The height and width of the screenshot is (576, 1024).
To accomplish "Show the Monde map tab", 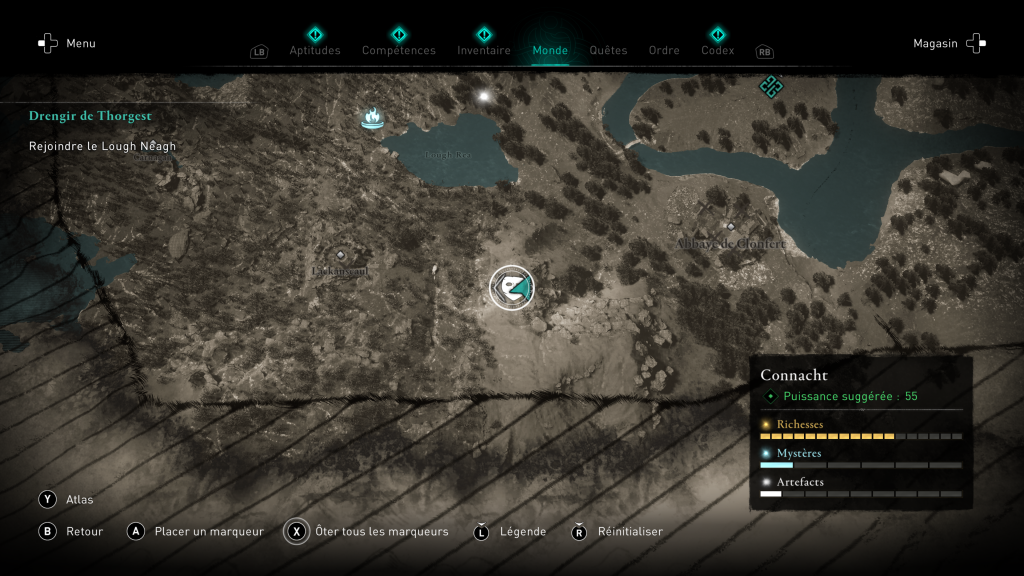I will (x=550, y=50).
